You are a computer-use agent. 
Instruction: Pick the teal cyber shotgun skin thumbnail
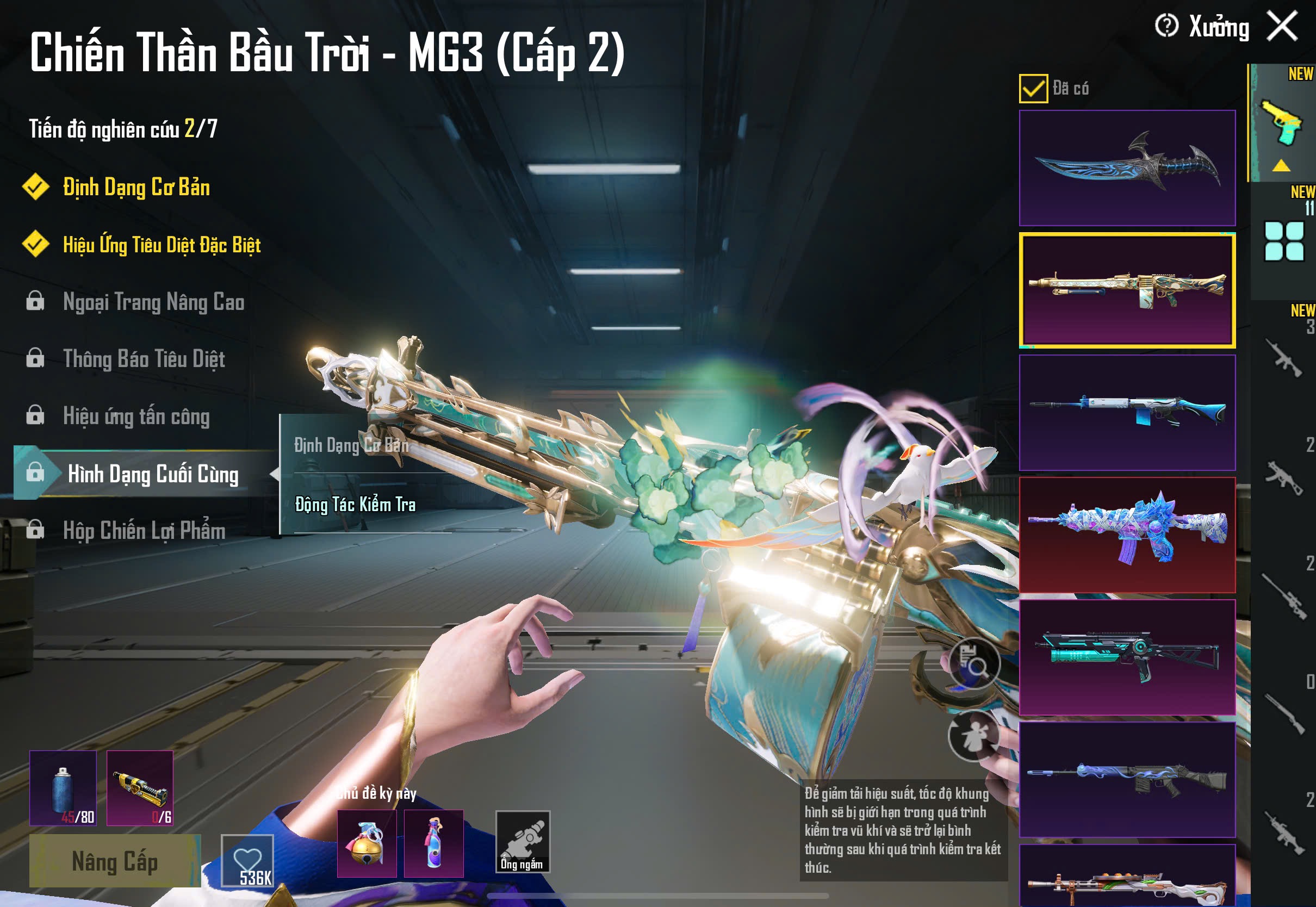pyautogui.click(x=1127, y=657)
